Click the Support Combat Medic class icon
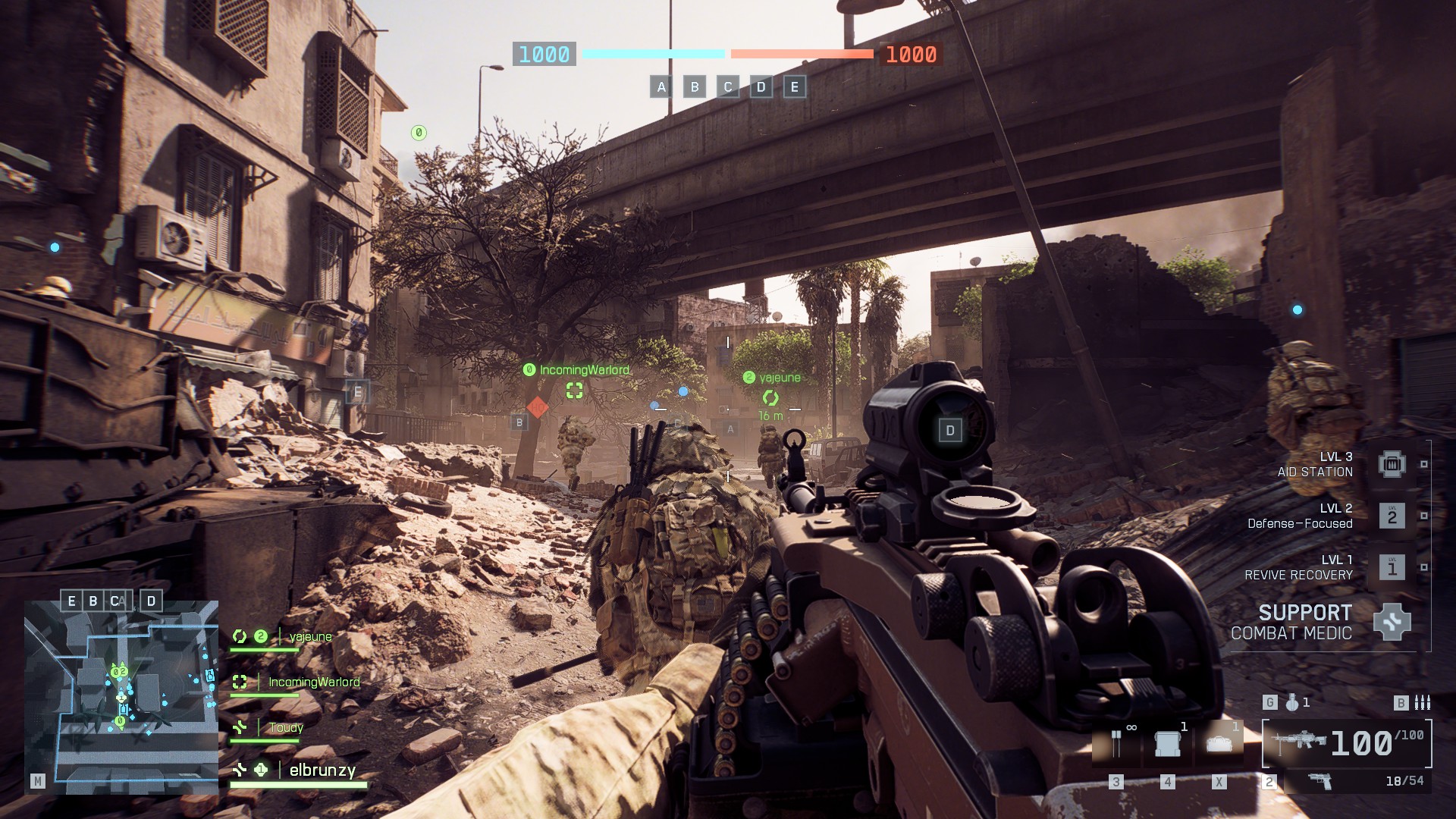The width and height of the screenshot is (1456, 819). (1392, 622)
